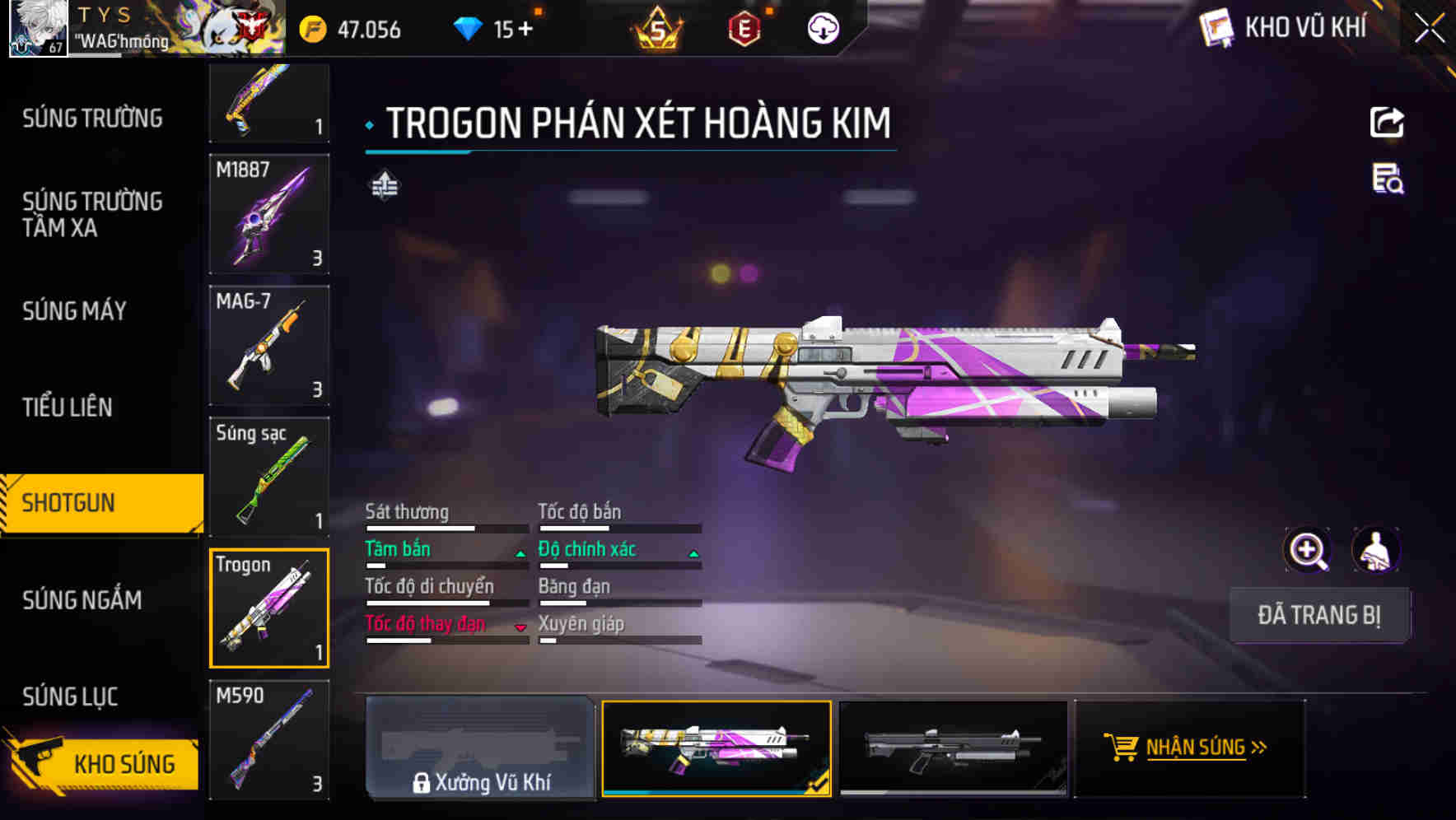
Task: Share the weapon skin
Action: [1387, 123]
